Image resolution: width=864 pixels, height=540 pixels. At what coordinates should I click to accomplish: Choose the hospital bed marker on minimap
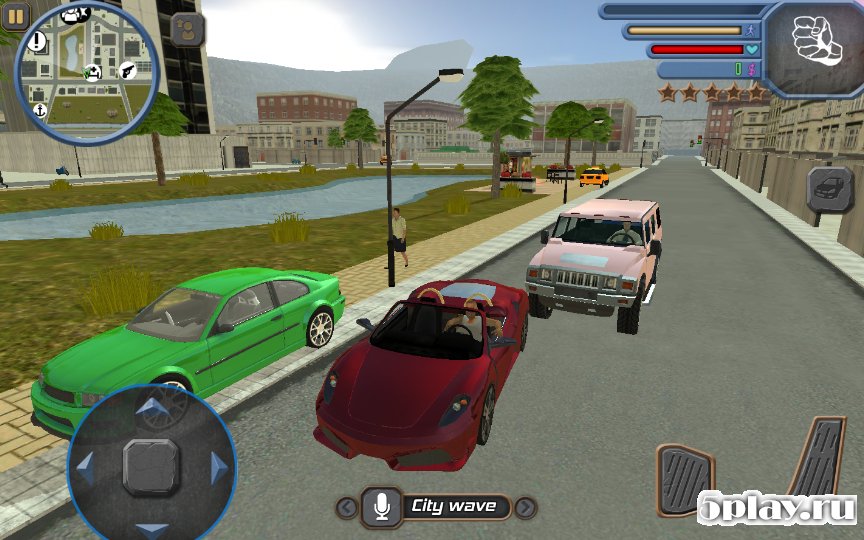[93, 71]
